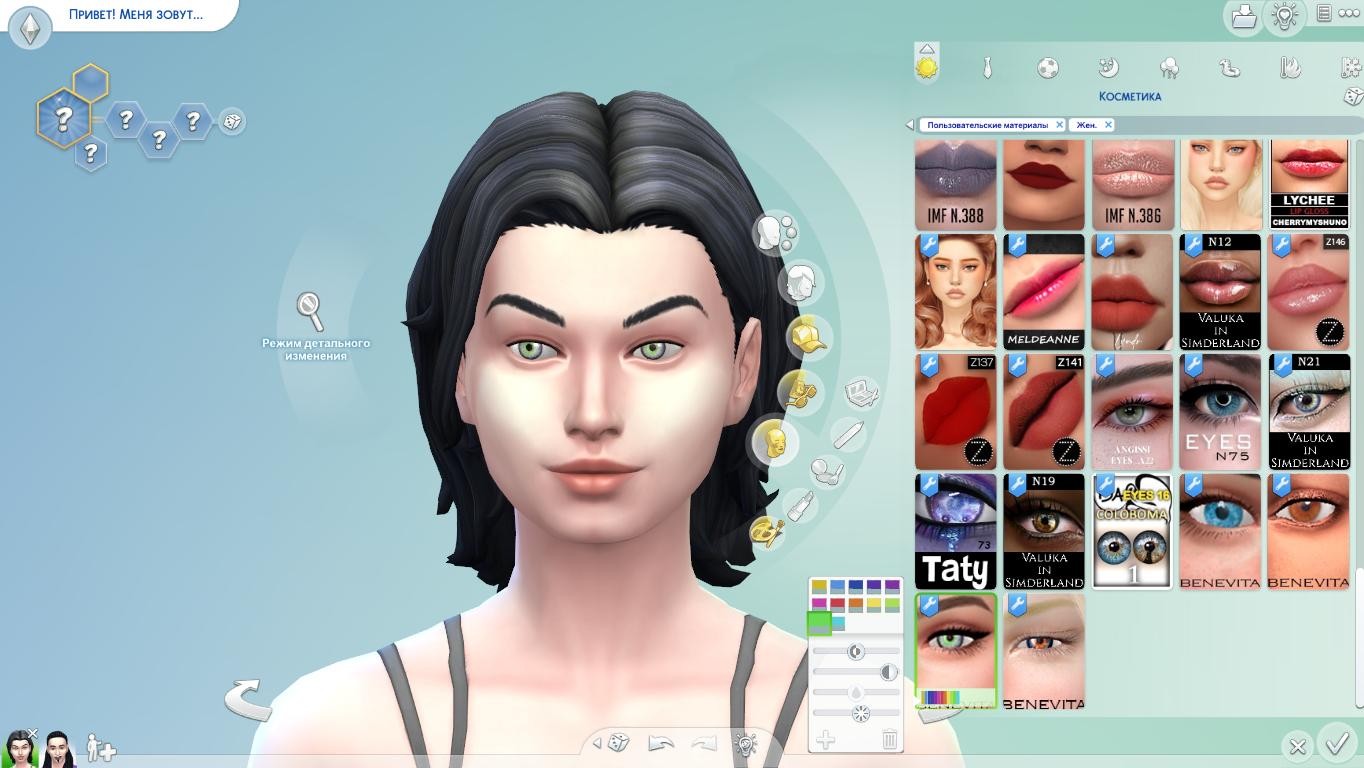The height and width of the screenshot is (768, 1364).
Task: Remove the "Пользовательские материалы" filter tag
Action: (1059, 125)
